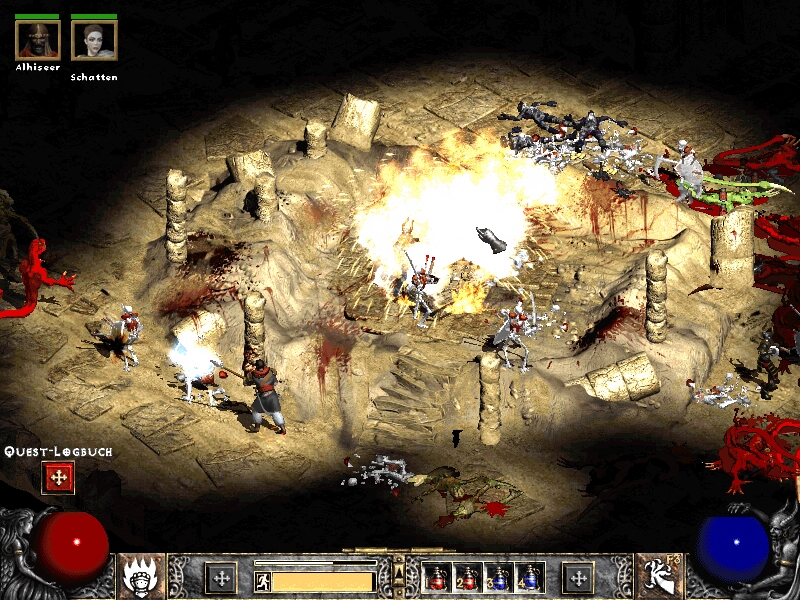
Task: Use the red health potion in belt slot 1
Action: [x=437, y=577]
